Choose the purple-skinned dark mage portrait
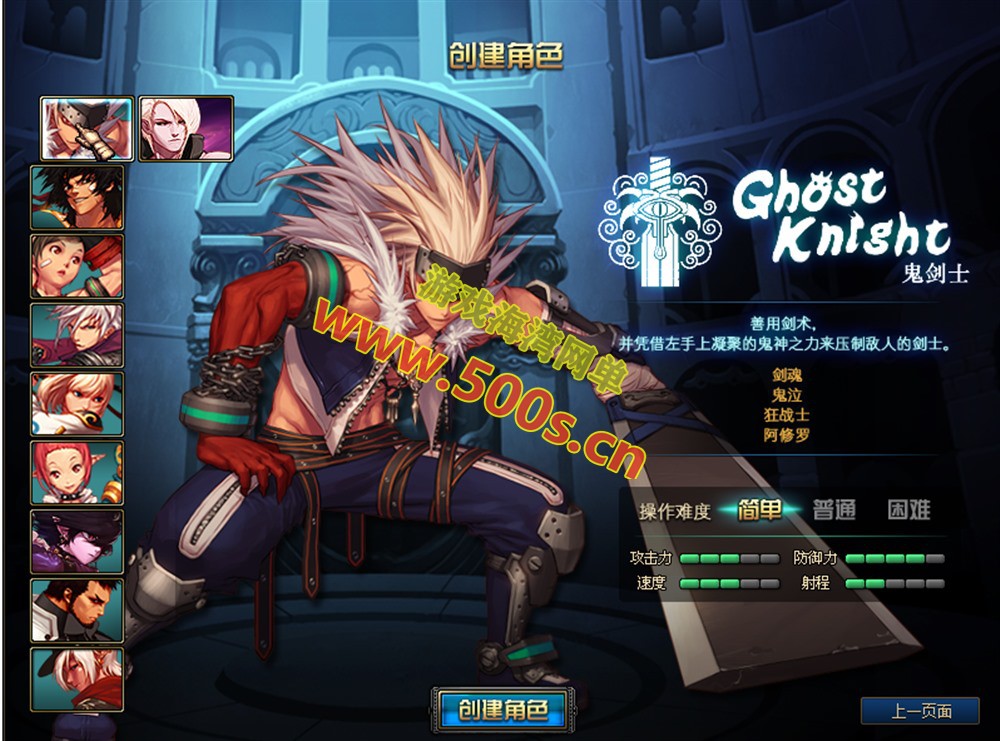 [x=77, y=541]
